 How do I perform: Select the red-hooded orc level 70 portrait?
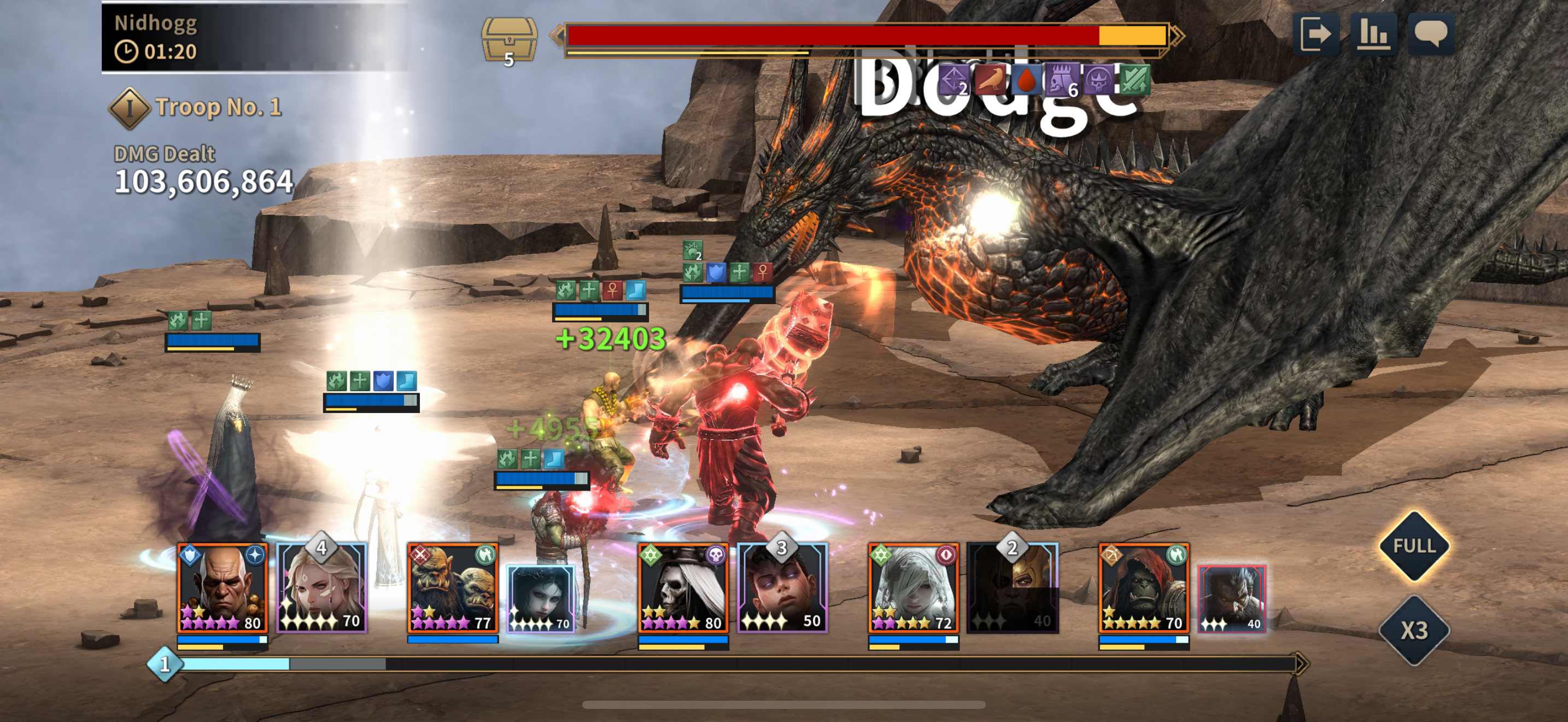1144,588
